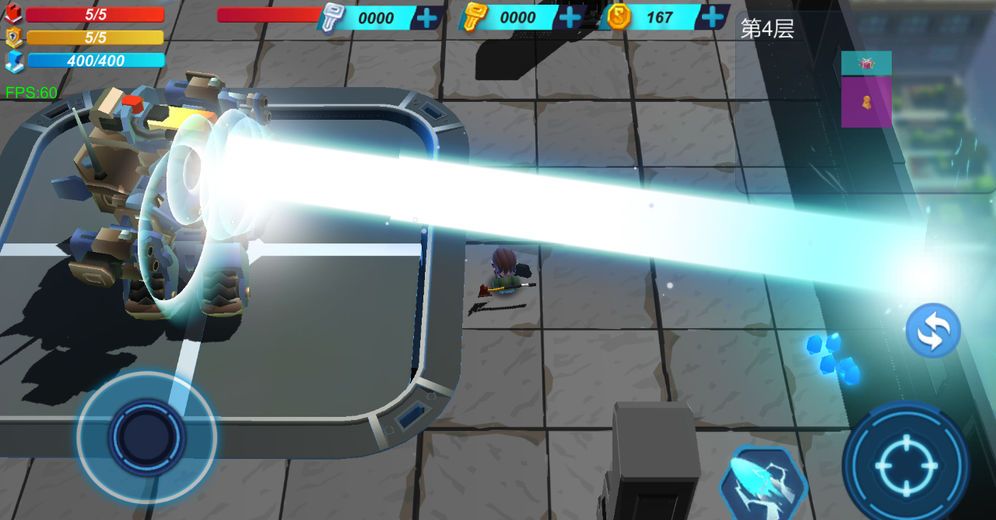996x520 pixels.
Task: Activate the hexagonal dash skill icon
Action: coord(763,483)
